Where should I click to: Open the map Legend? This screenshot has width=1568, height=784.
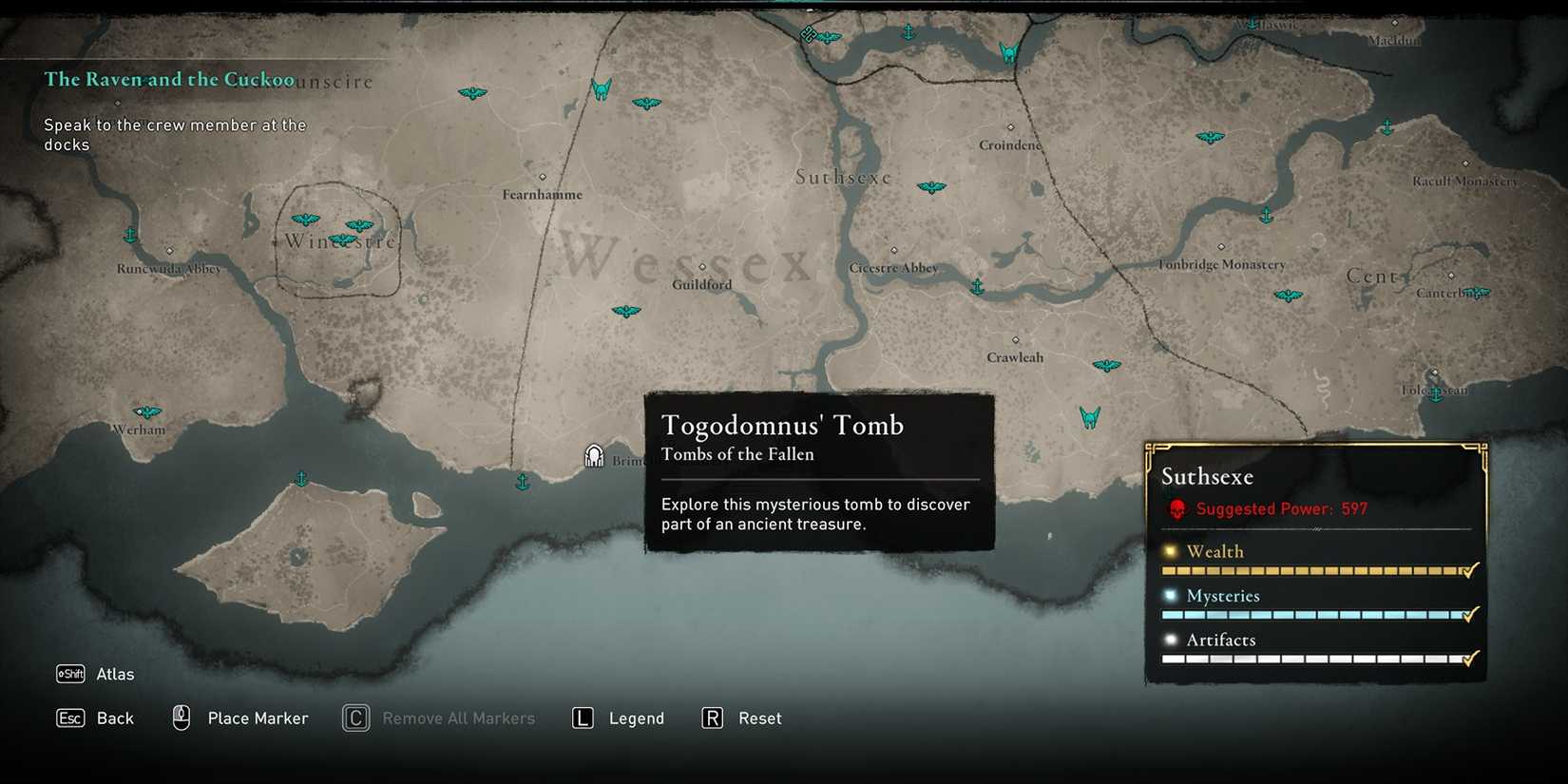click(x=635, y=718)
